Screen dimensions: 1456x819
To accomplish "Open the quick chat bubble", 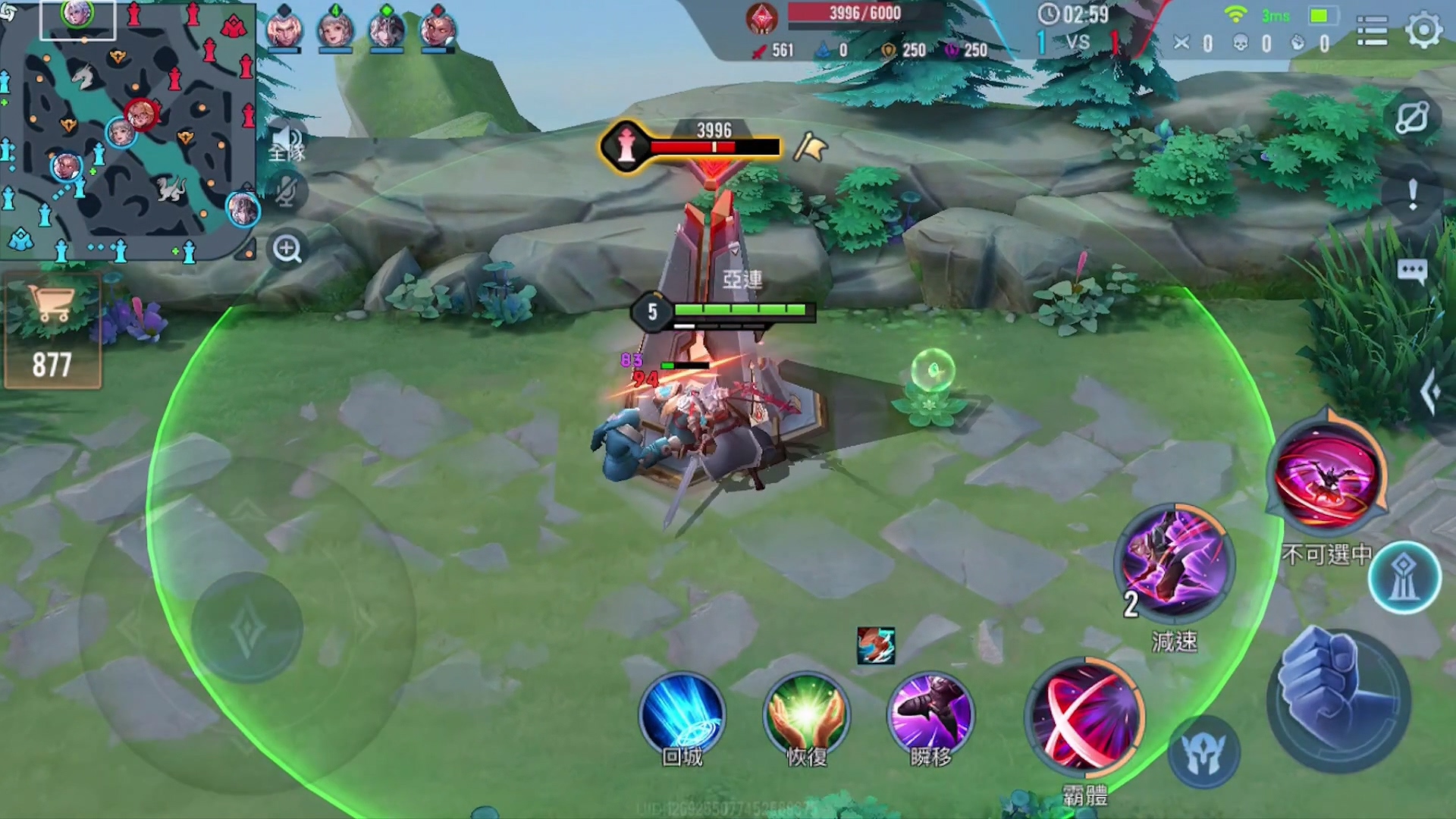I will (1412, 271).
